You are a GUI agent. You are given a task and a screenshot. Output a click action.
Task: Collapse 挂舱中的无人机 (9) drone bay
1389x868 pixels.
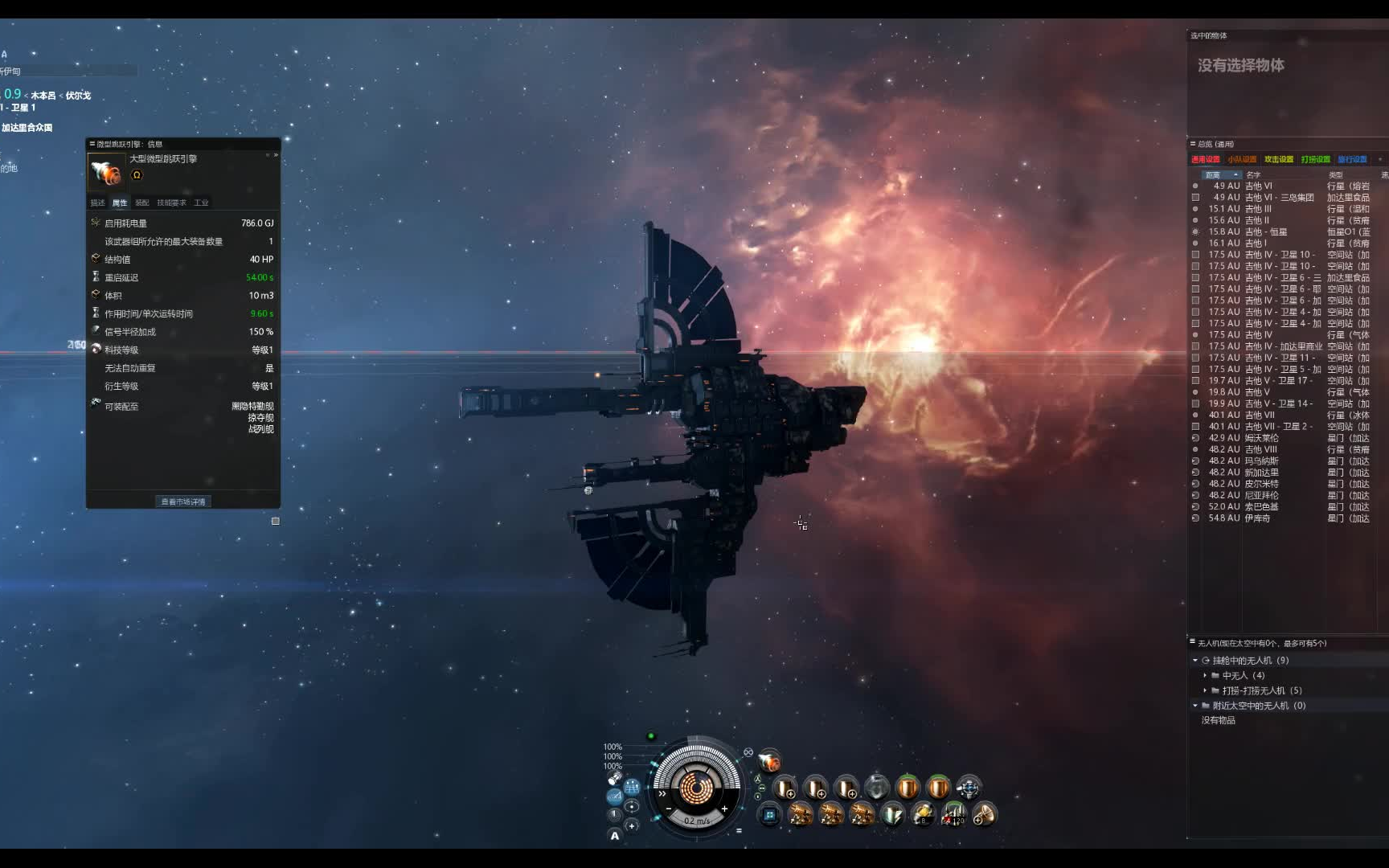pos(1195,661)
